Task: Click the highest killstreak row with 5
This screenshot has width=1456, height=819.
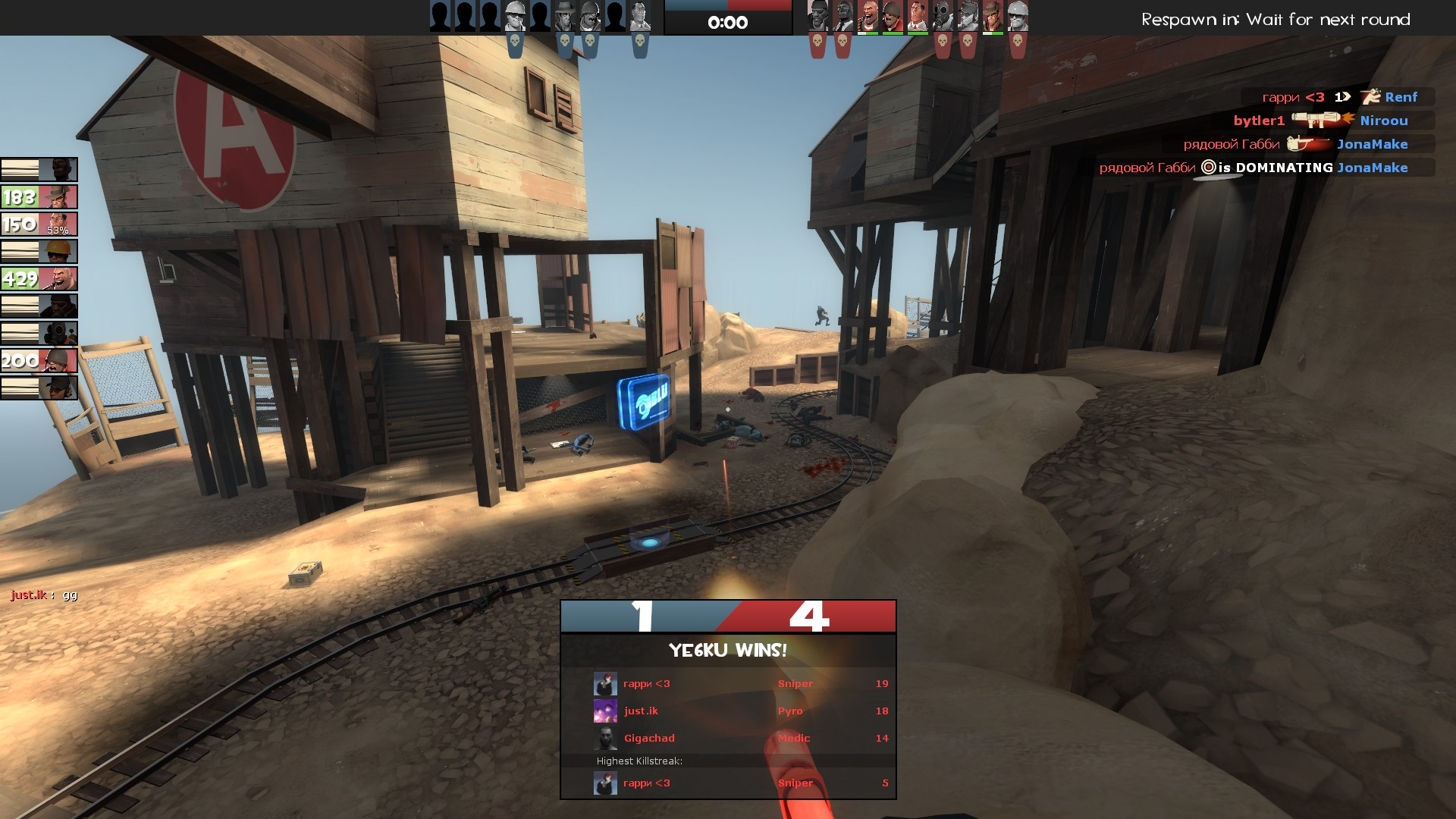Action: (728, 783)
